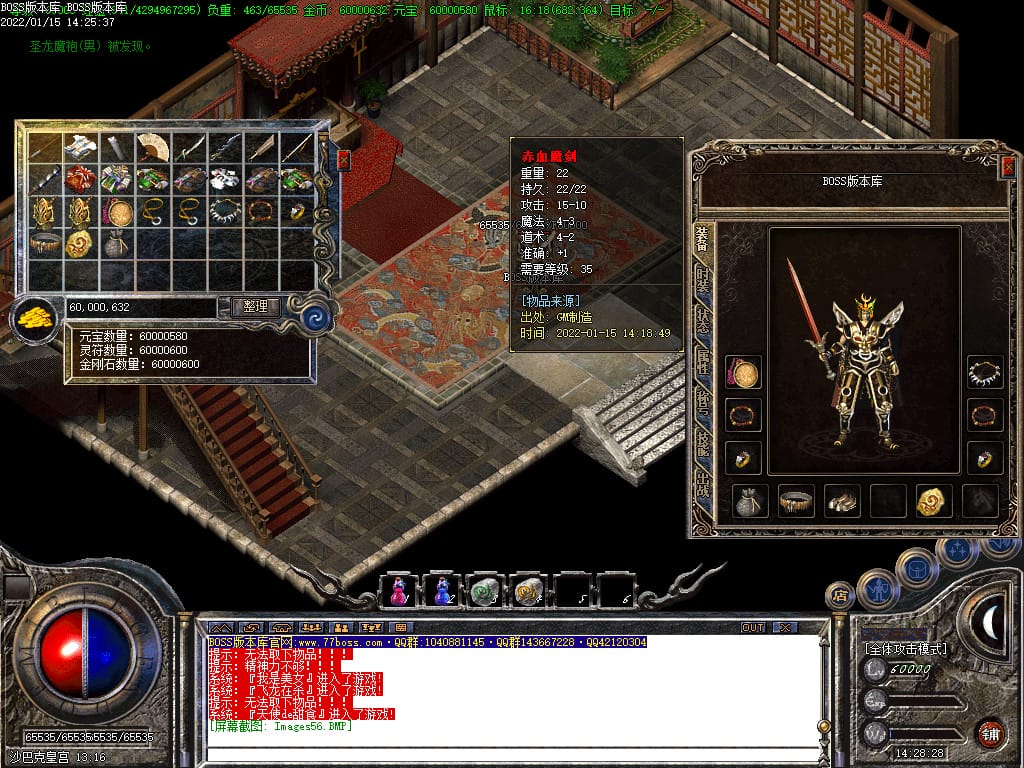Select the folding fan in the bag

[153, 147]
